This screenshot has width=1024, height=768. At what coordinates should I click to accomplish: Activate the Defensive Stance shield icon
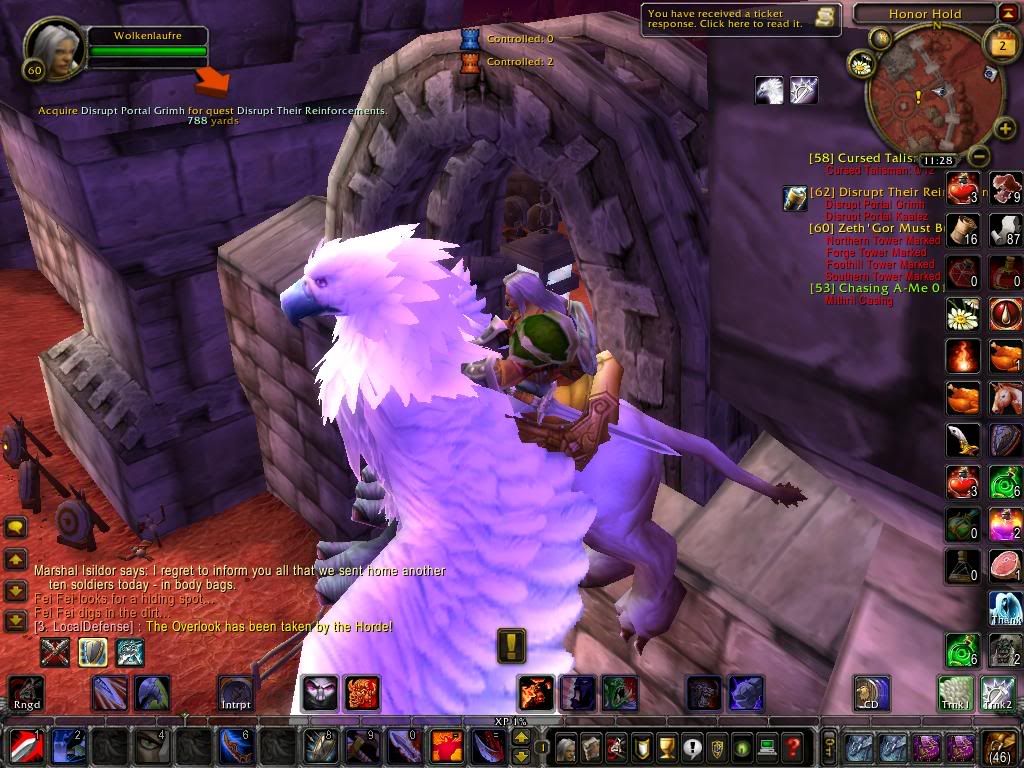pyautogui.click(x=93, y=652)
